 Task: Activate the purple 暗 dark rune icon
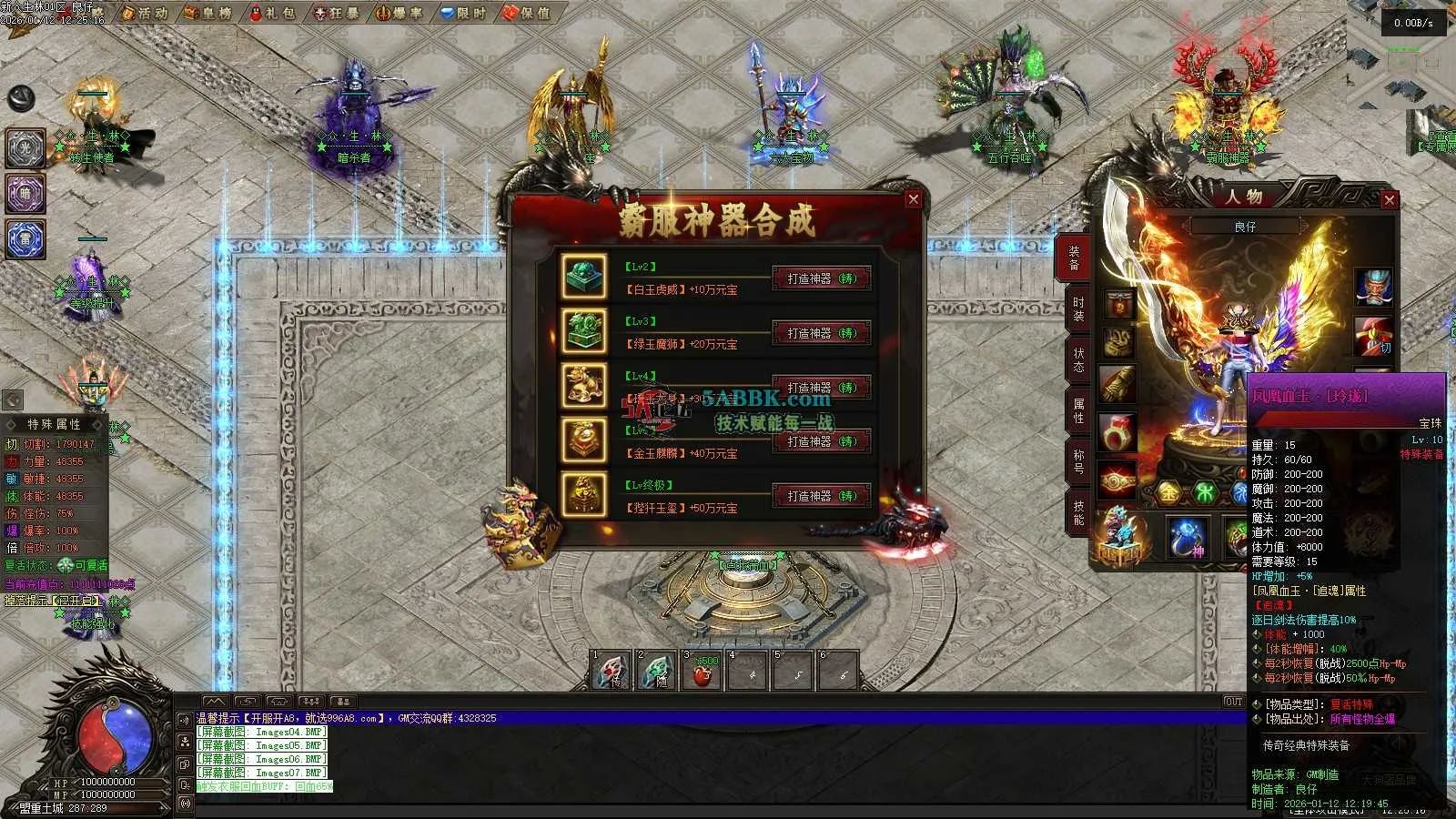click(x=25, y=194)
